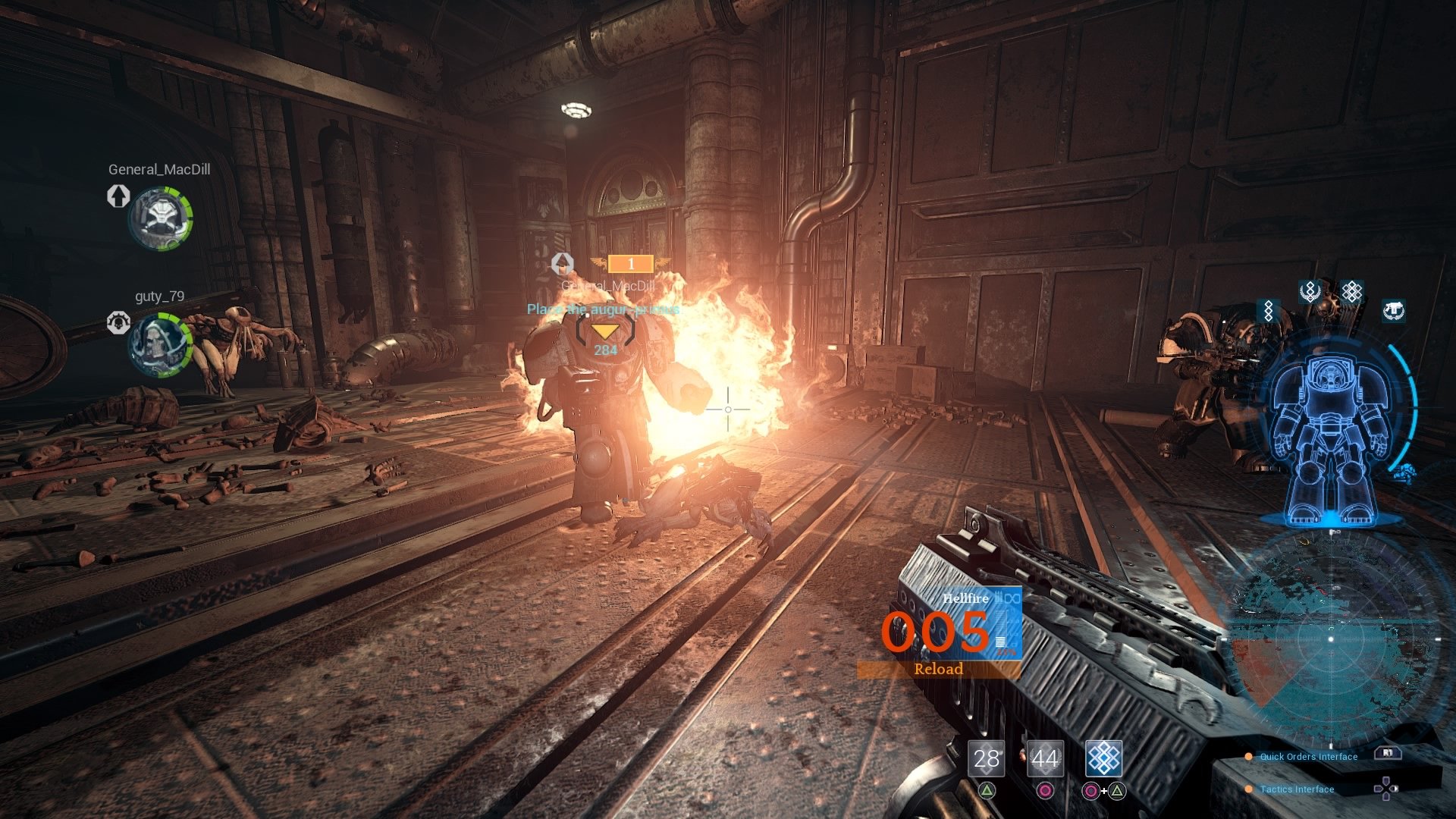The height and width of the screenshot is (819, 1456).
Task: Click the diamond psy icon above ammo counters
Action: pos(1103,758)
